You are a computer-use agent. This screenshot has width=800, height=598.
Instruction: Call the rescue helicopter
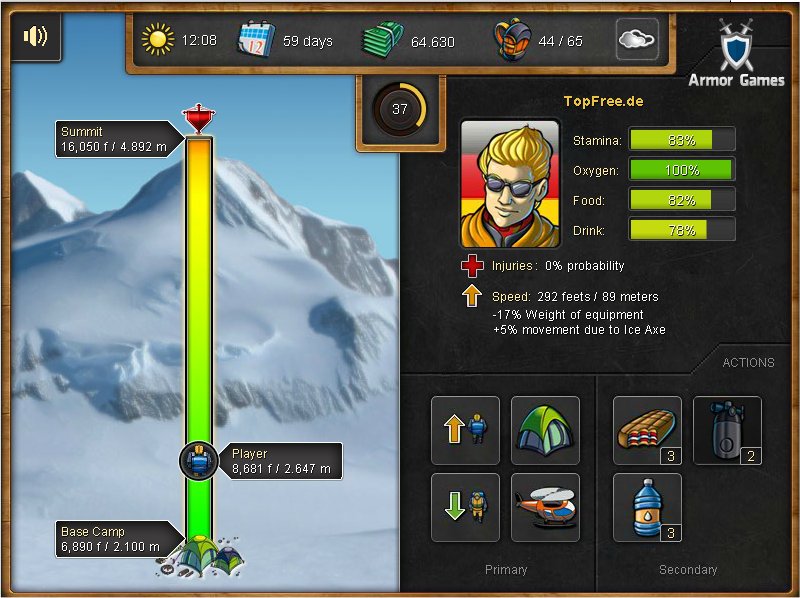[x=545, y=507]
